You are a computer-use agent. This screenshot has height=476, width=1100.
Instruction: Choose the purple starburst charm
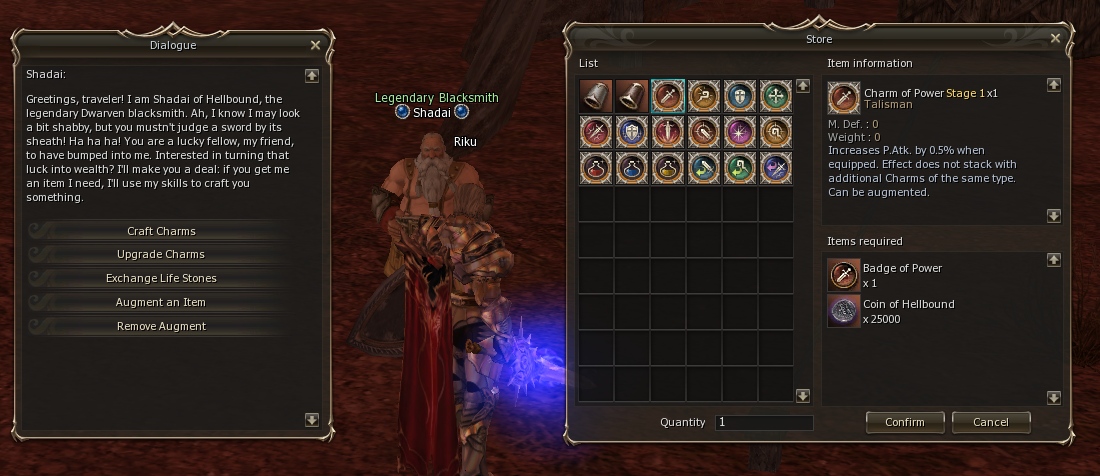tap(740, 132)
